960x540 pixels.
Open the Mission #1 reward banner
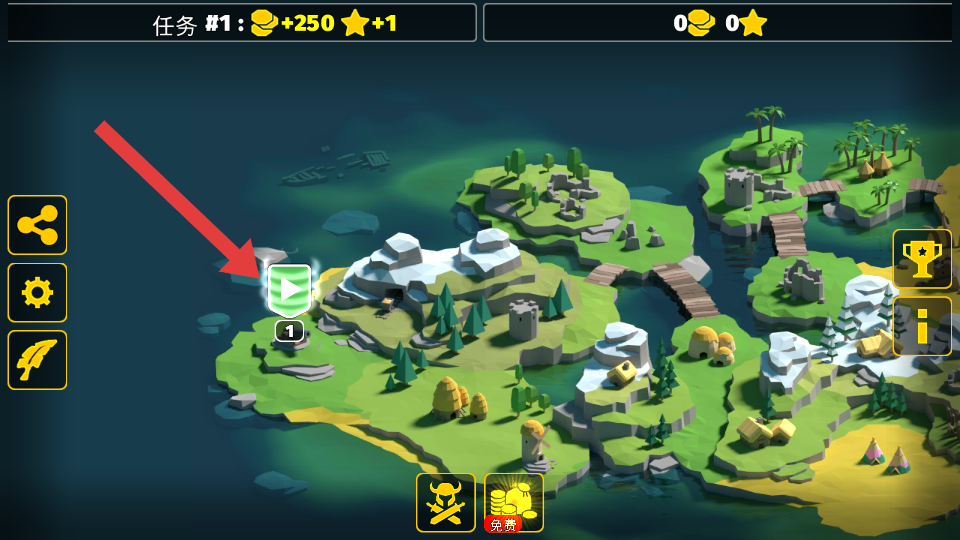(242, 23)
